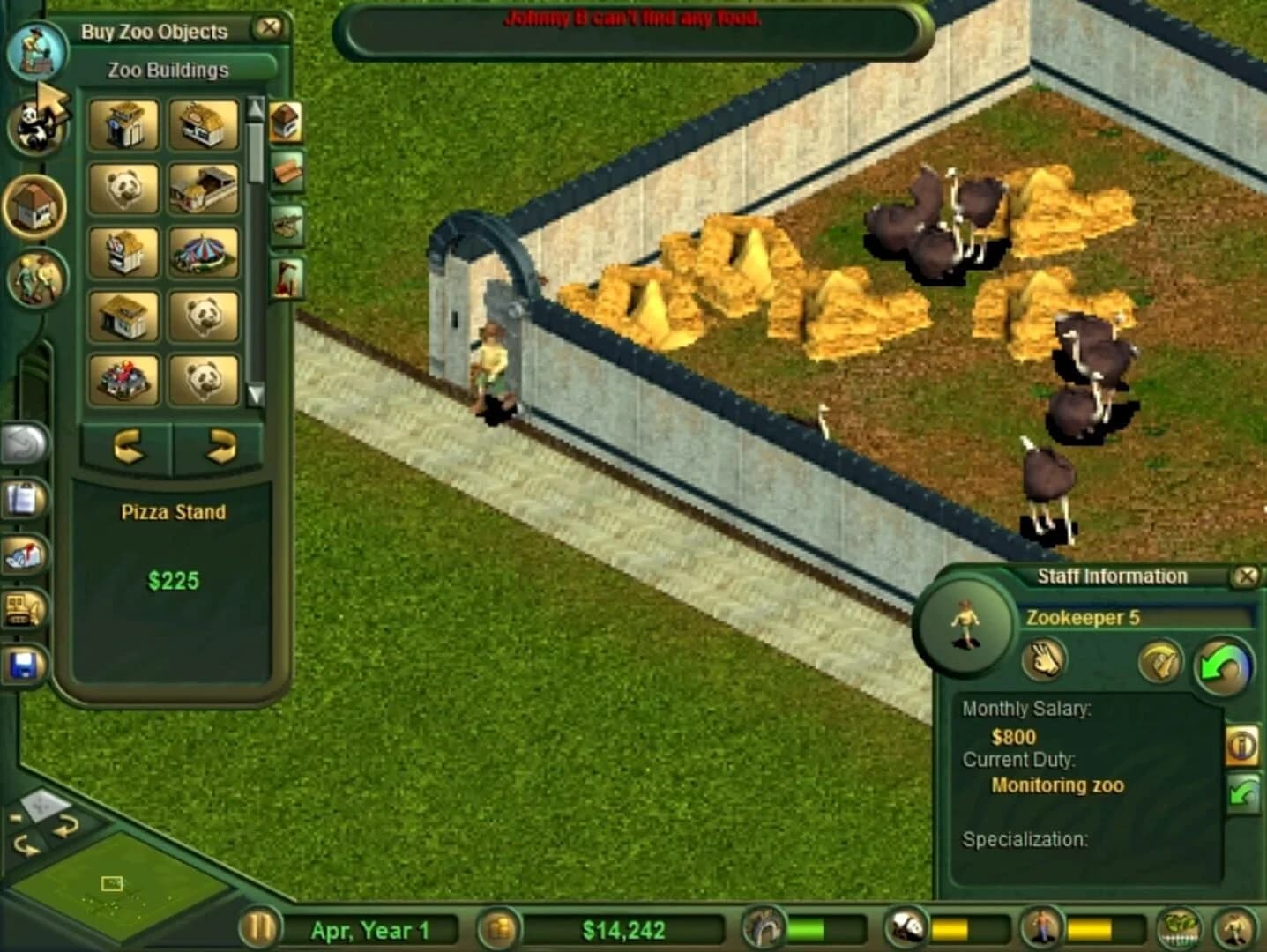This screenshot has width=1267, height=952.
Task: Toggle pause on the game clock
Action: click(257, 928)
